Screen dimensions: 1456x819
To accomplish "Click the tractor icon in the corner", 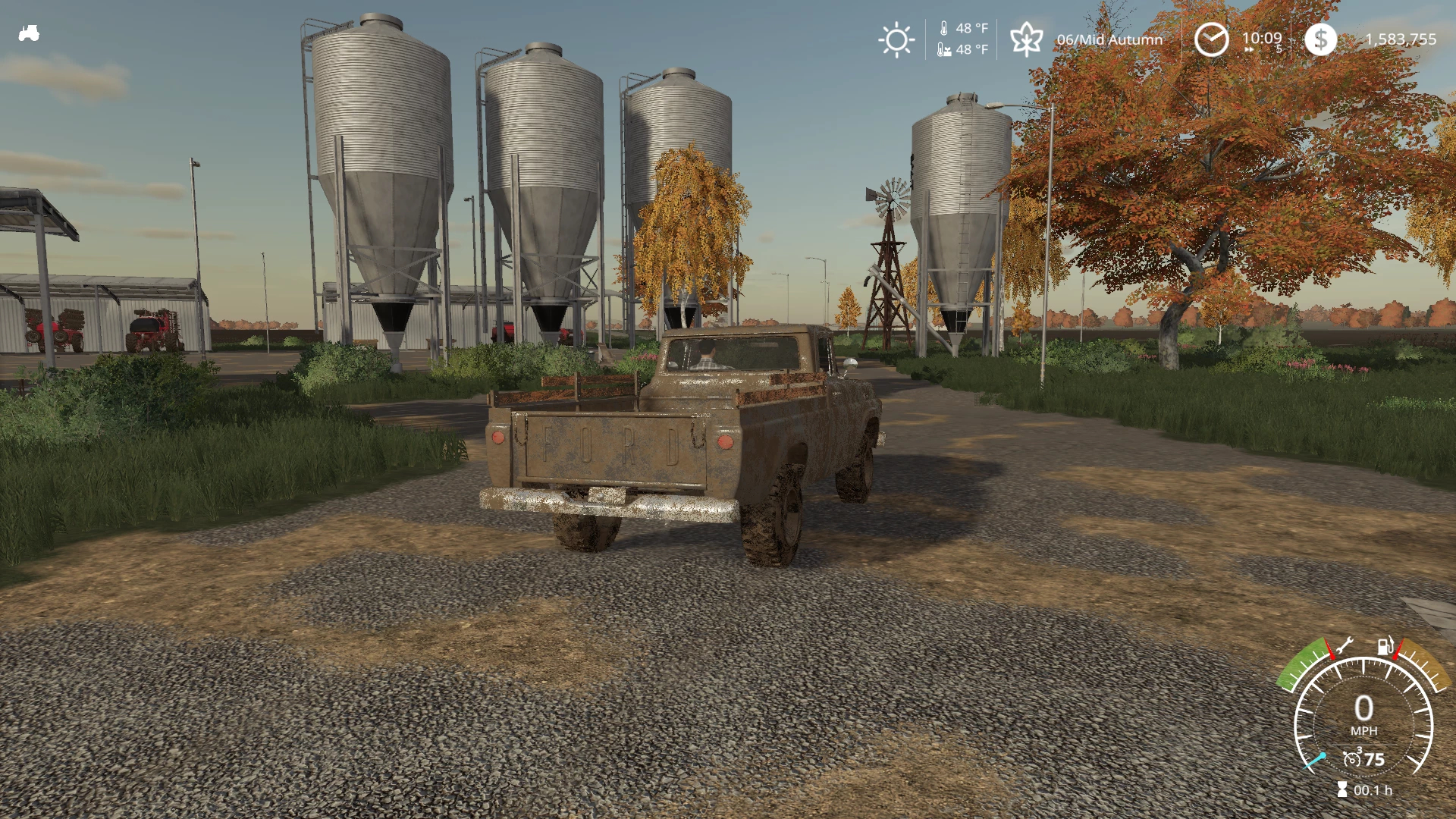I will tap(29, 33).
